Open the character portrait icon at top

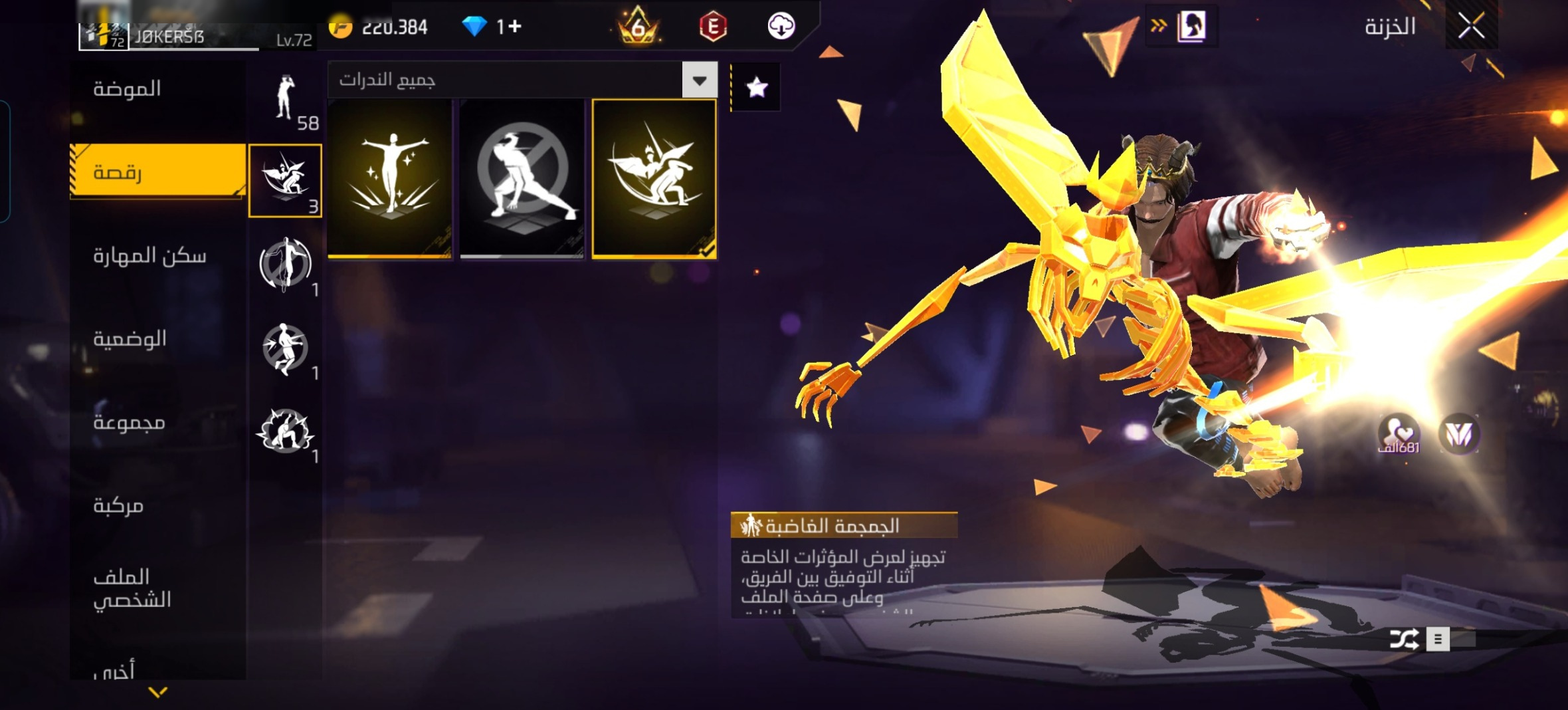[x=1192, y=27]
